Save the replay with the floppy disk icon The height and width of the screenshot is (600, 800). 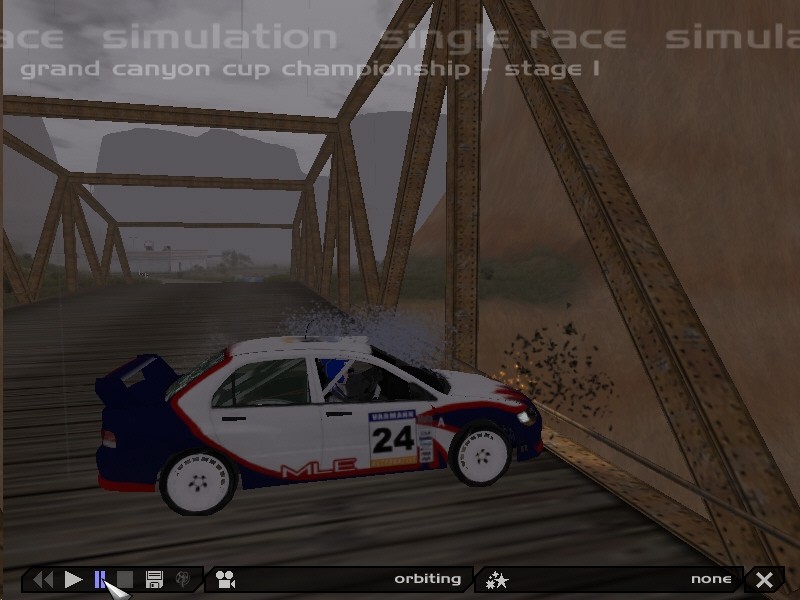(x=154, y=579)
